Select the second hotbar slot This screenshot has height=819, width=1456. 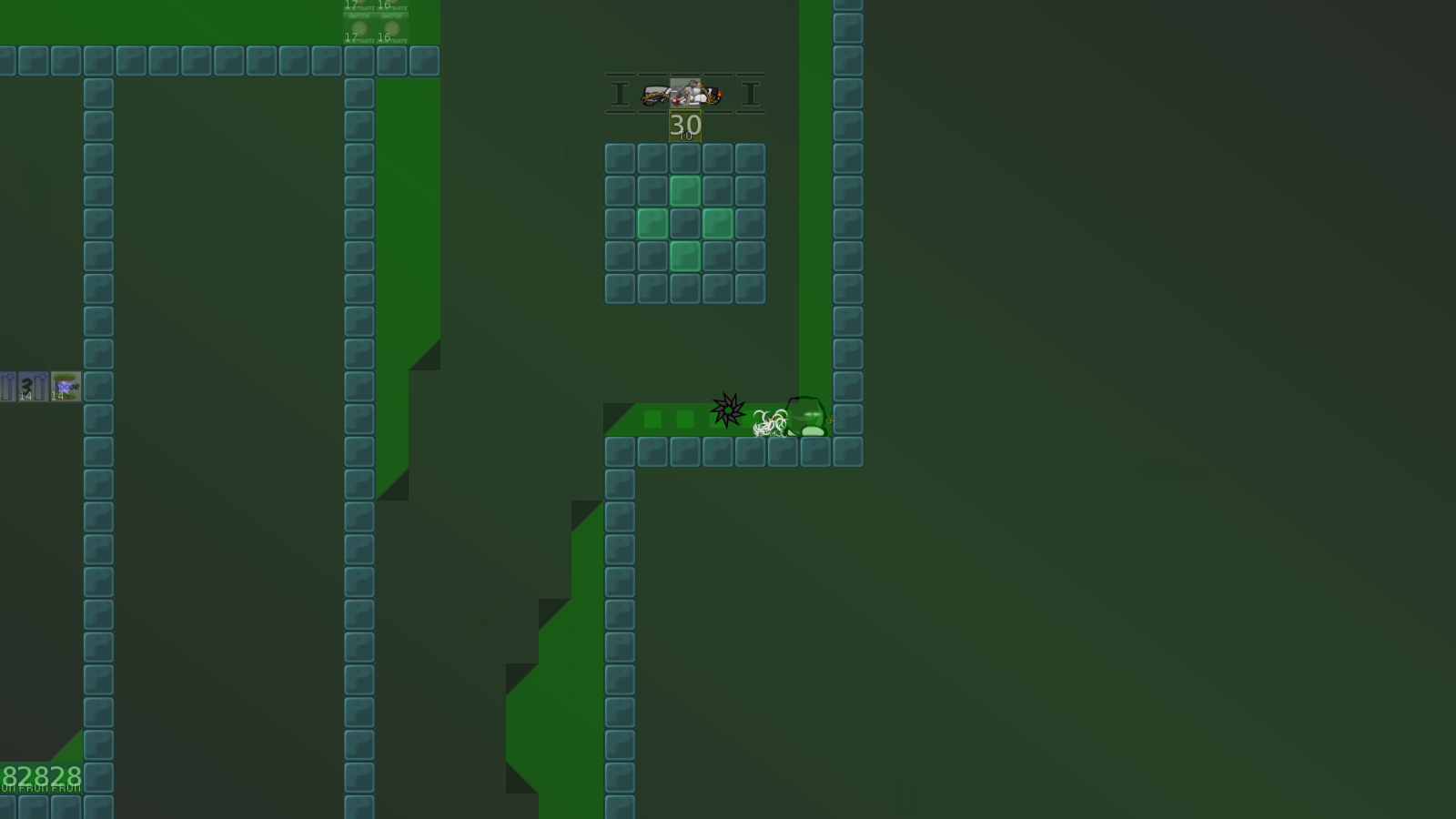pyautogui.click(x=653, y=94)
